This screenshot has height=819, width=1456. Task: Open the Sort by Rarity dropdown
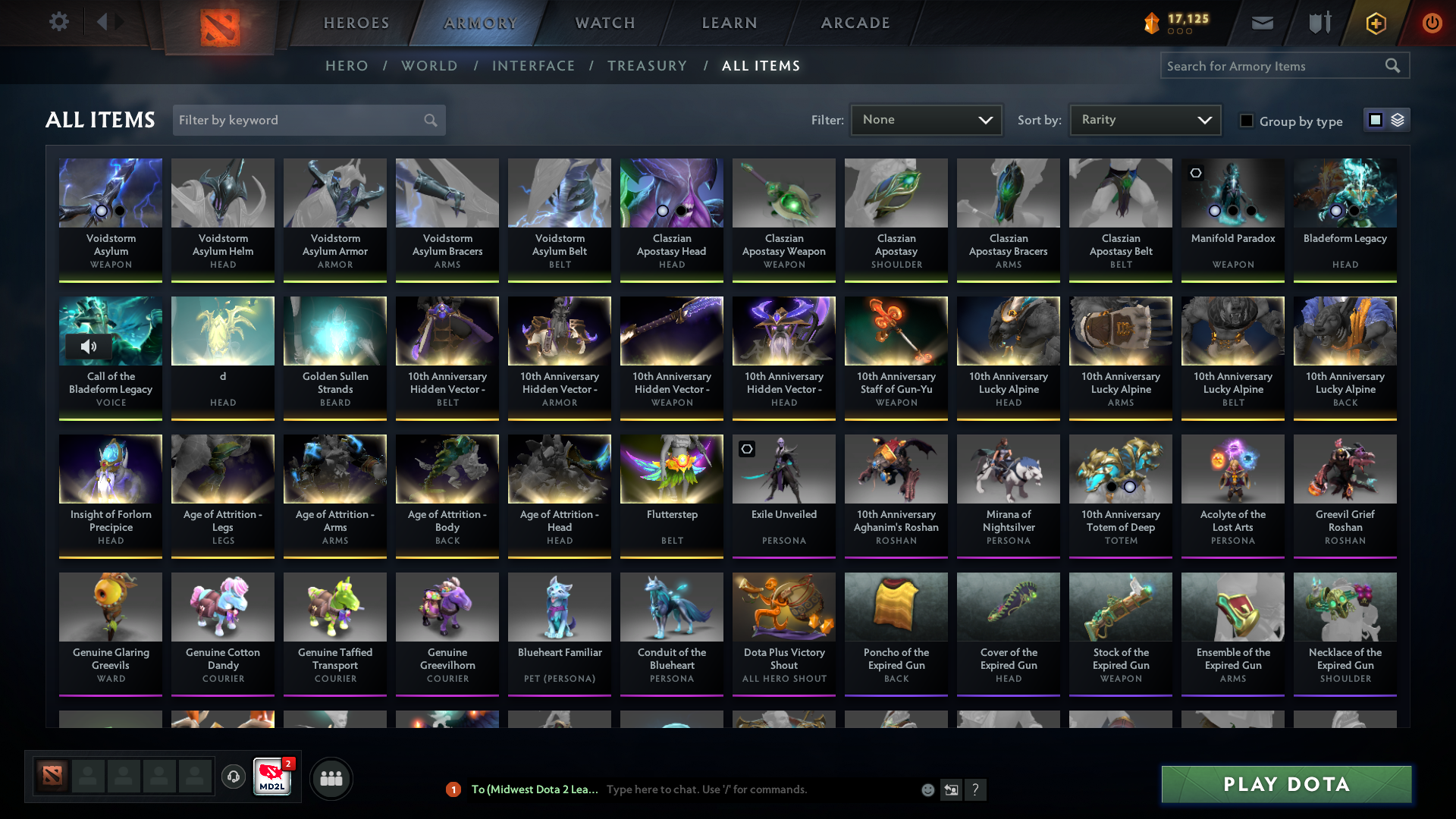point(1144,120)
